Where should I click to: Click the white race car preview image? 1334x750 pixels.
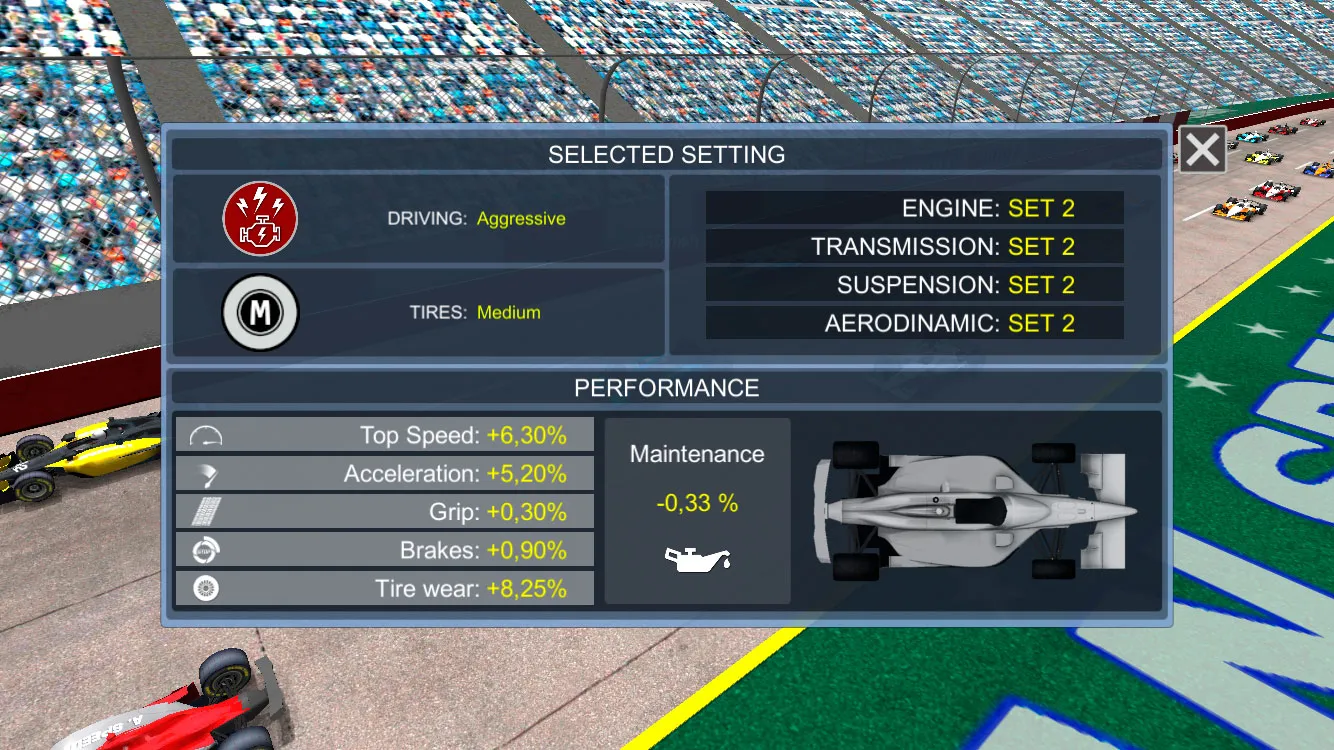click(x=975, y=512)
